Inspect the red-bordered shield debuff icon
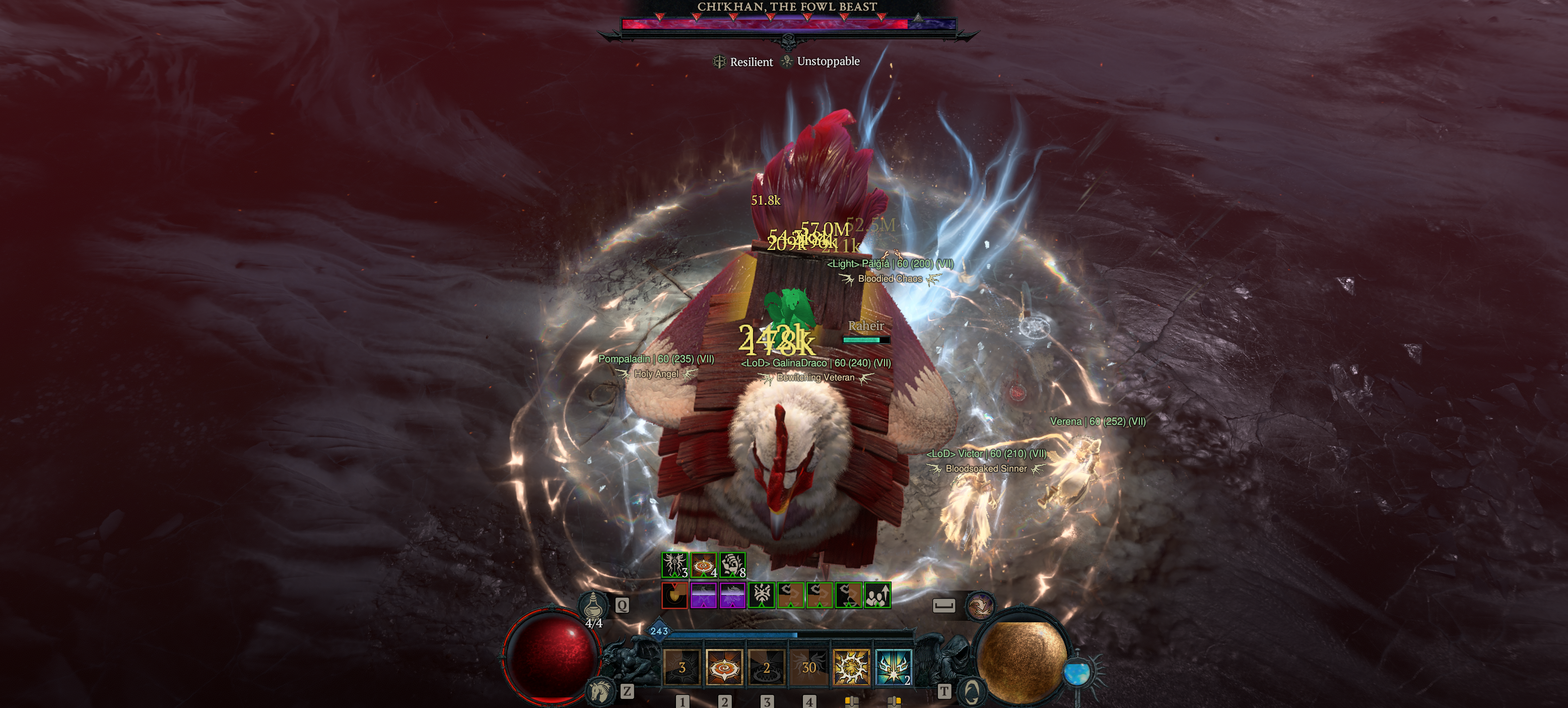The image size is (1568, 708). tap(674, 596)
